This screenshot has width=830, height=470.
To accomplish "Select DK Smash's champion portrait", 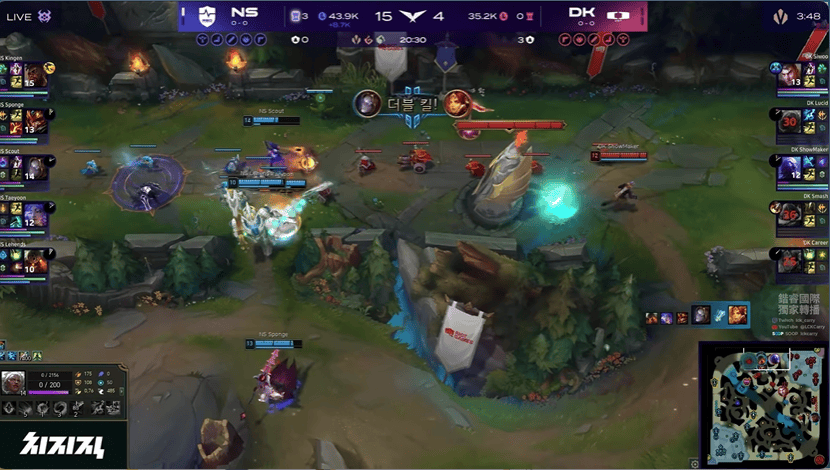I will 790,215.
